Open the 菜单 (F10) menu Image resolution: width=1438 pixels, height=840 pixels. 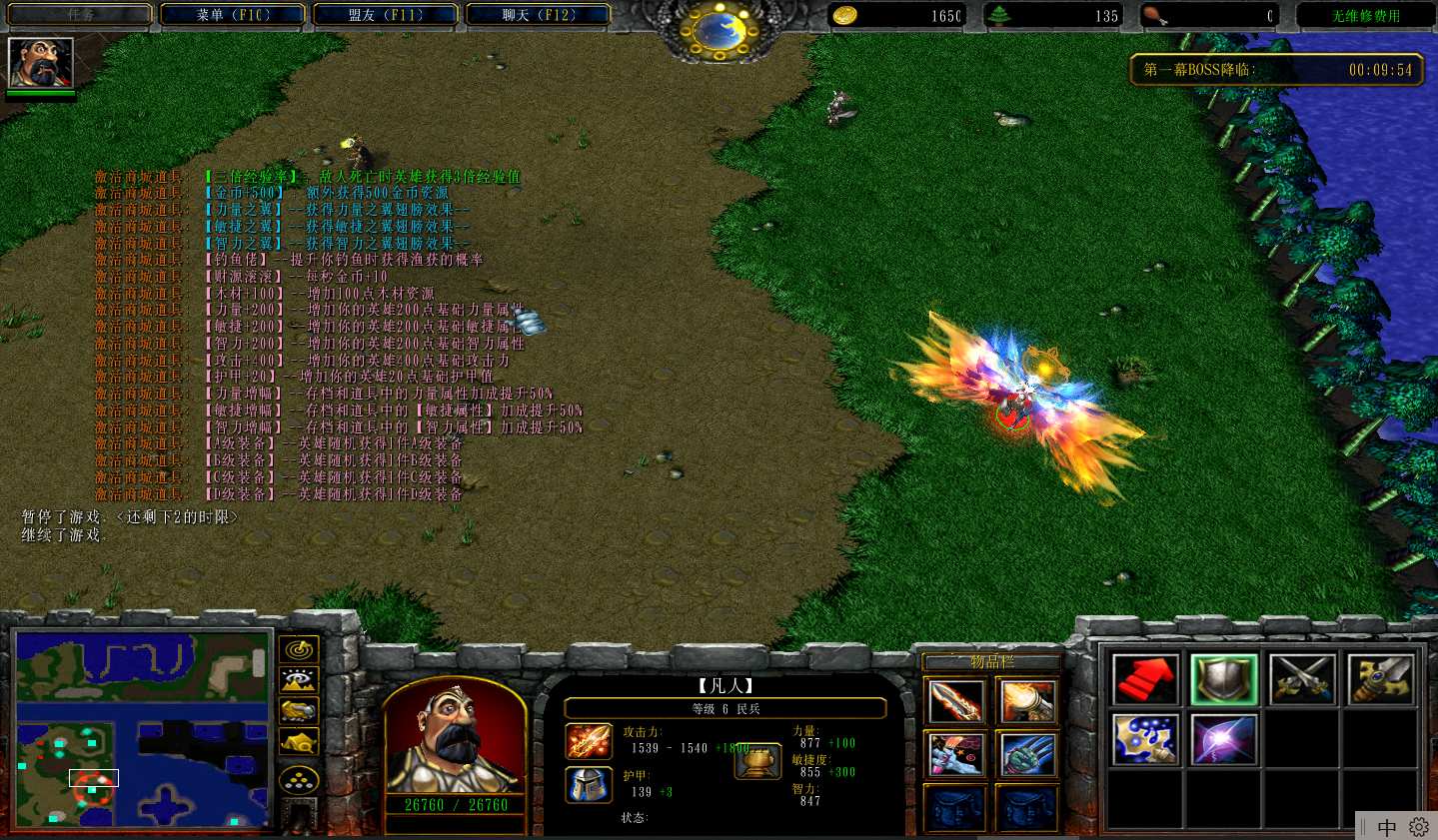[x=233, y=15]
